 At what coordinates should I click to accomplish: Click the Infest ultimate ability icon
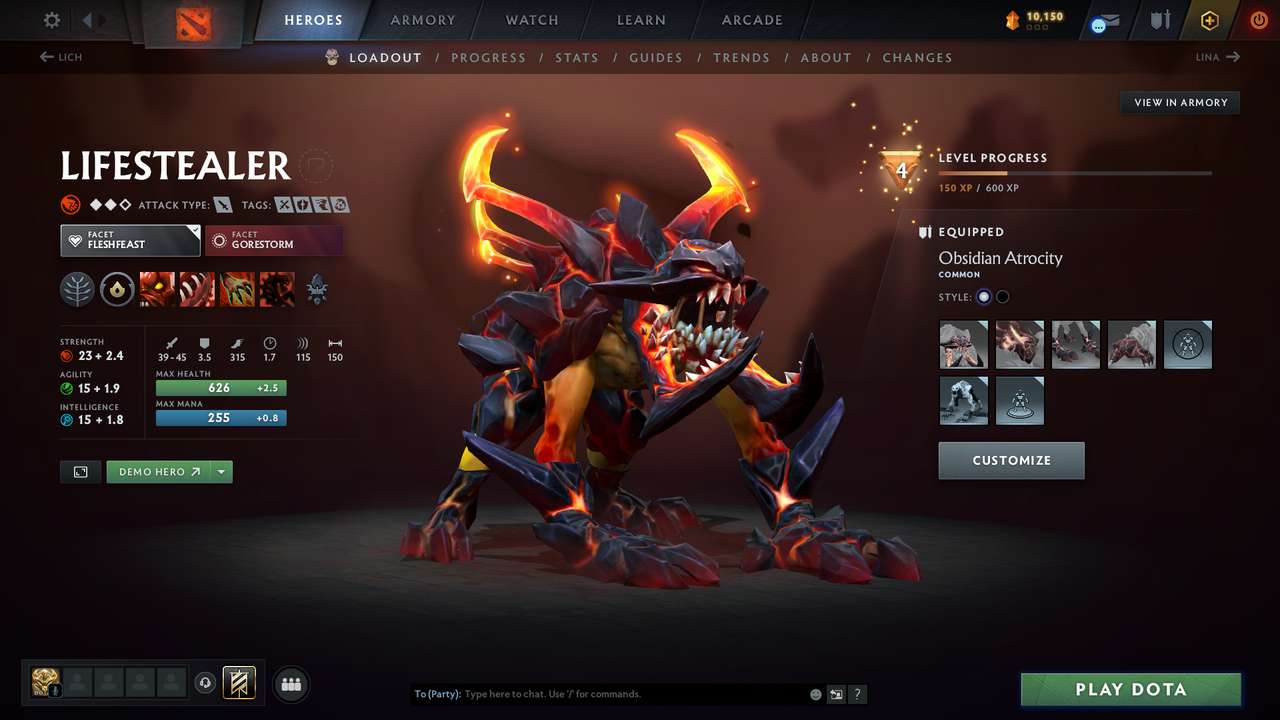pyautogui.click(x=276, y=290)
